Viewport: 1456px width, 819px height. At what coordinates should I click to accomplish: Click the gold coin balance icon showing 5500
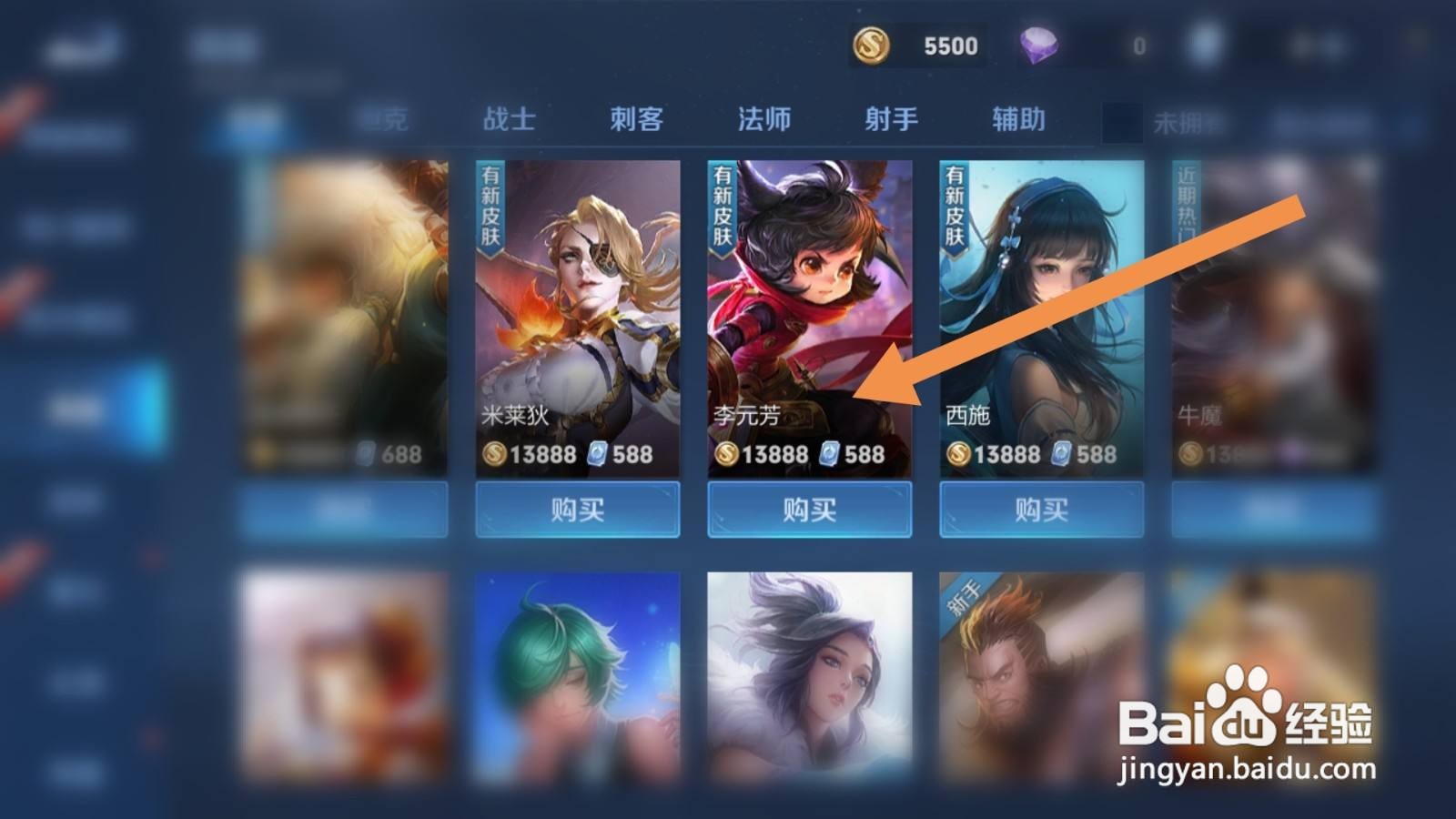(871, 43)
